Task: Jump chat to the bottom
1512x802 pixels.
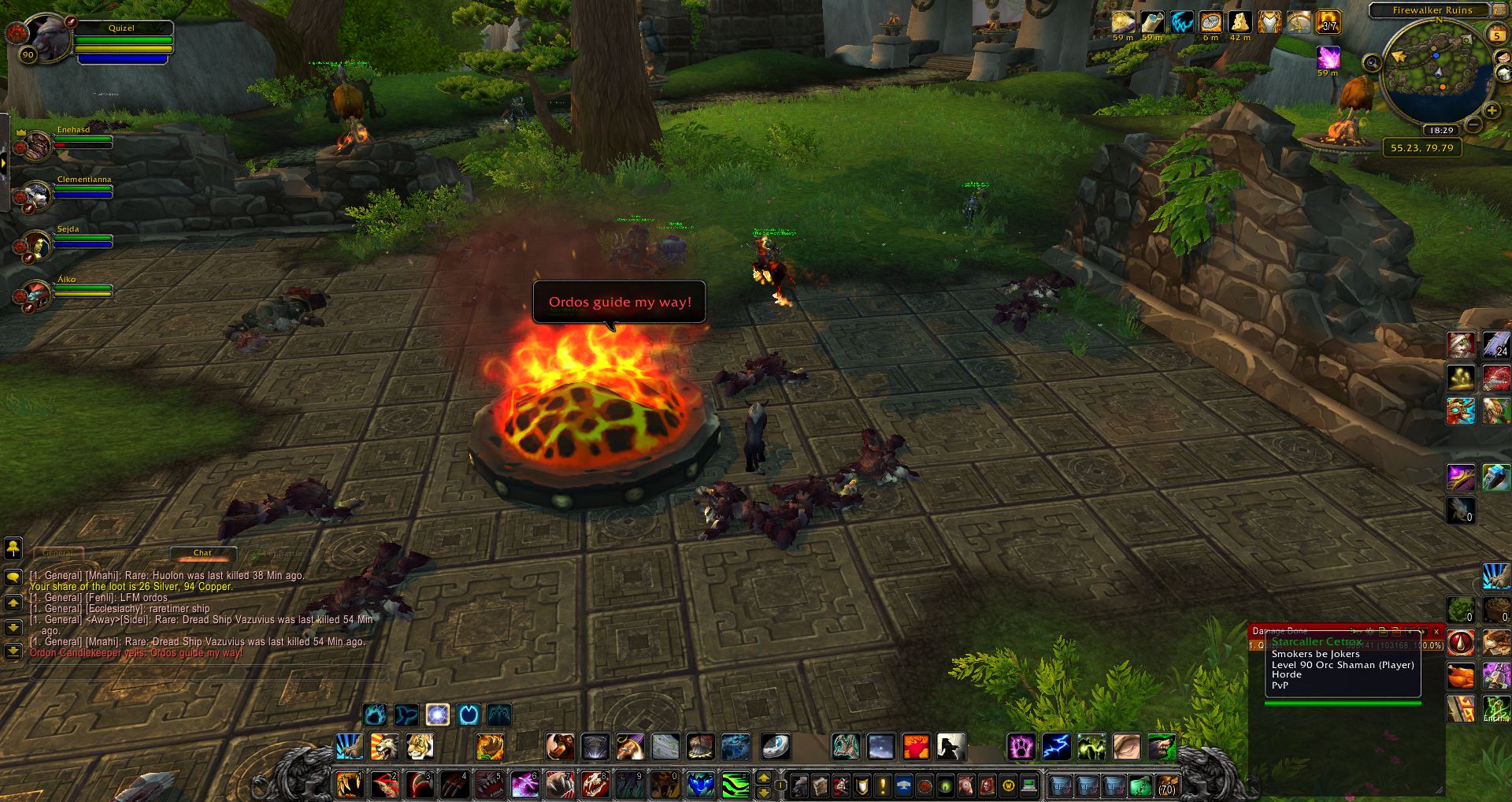Action: [13, 652]
